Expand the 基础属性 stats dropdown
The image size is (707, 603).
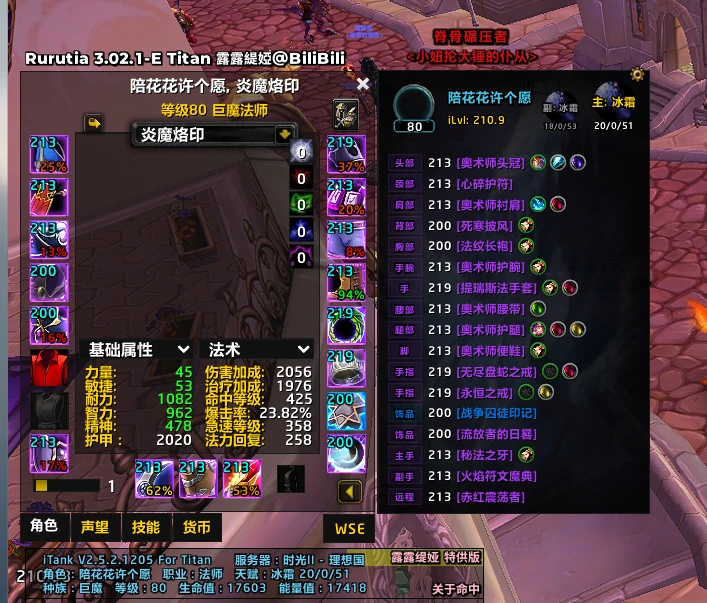pyautogui.click(x=183, y=349)
